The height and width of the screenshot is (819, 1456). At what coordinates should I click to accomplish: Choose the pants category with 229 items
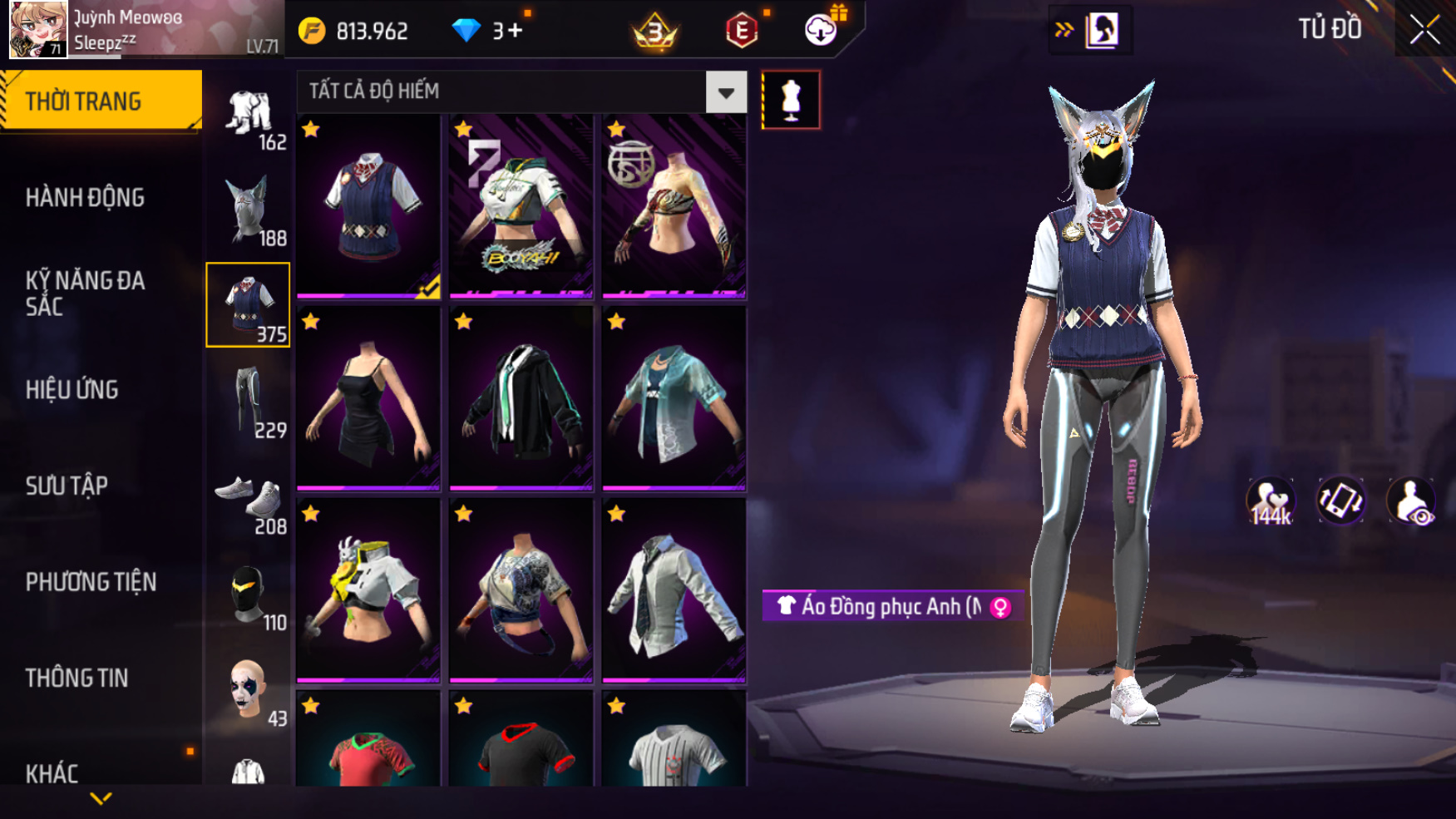coord(248,402)
